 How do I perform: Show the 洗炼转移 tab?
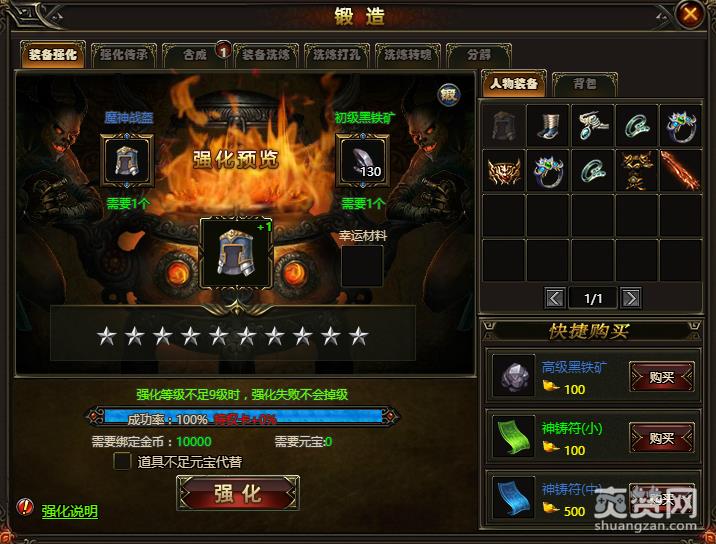pyautogui.click(x=406, y=55)
